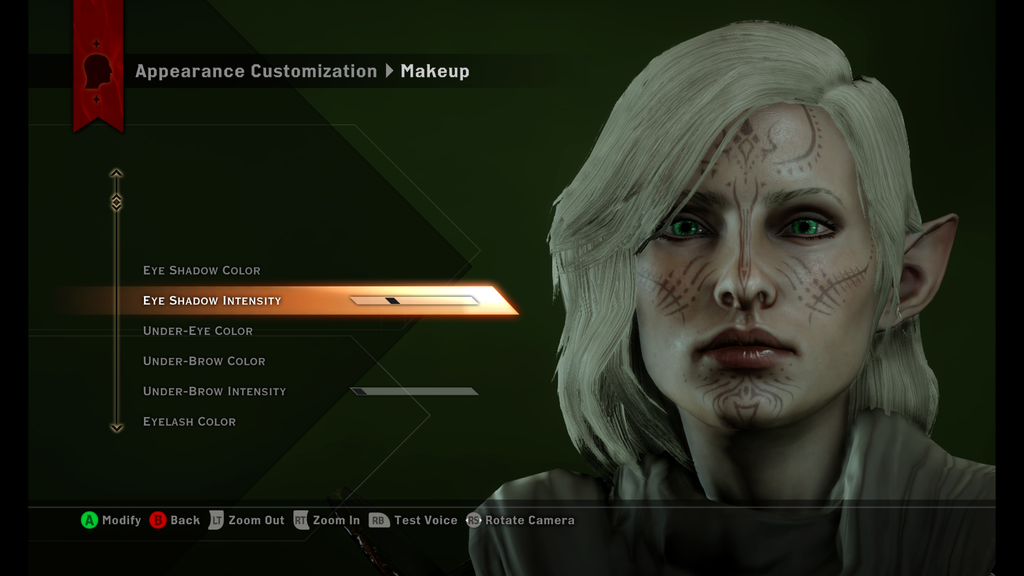
Task: Click the scroll-down arrow below the option list
Action: [116, 427]
